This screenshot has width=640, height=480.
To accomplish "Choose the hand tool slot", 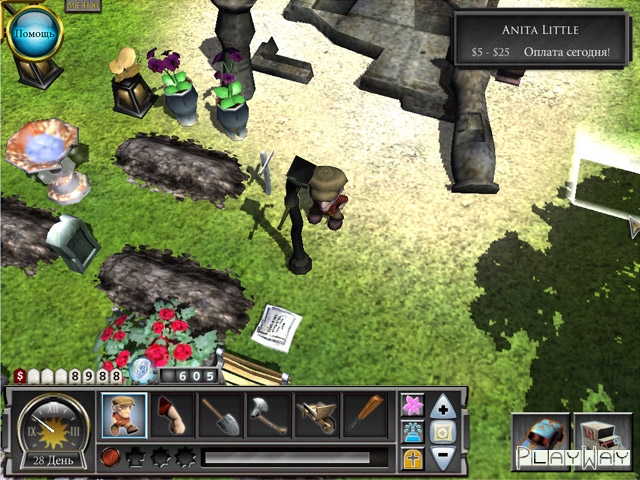I will click(x=173, y=415).
